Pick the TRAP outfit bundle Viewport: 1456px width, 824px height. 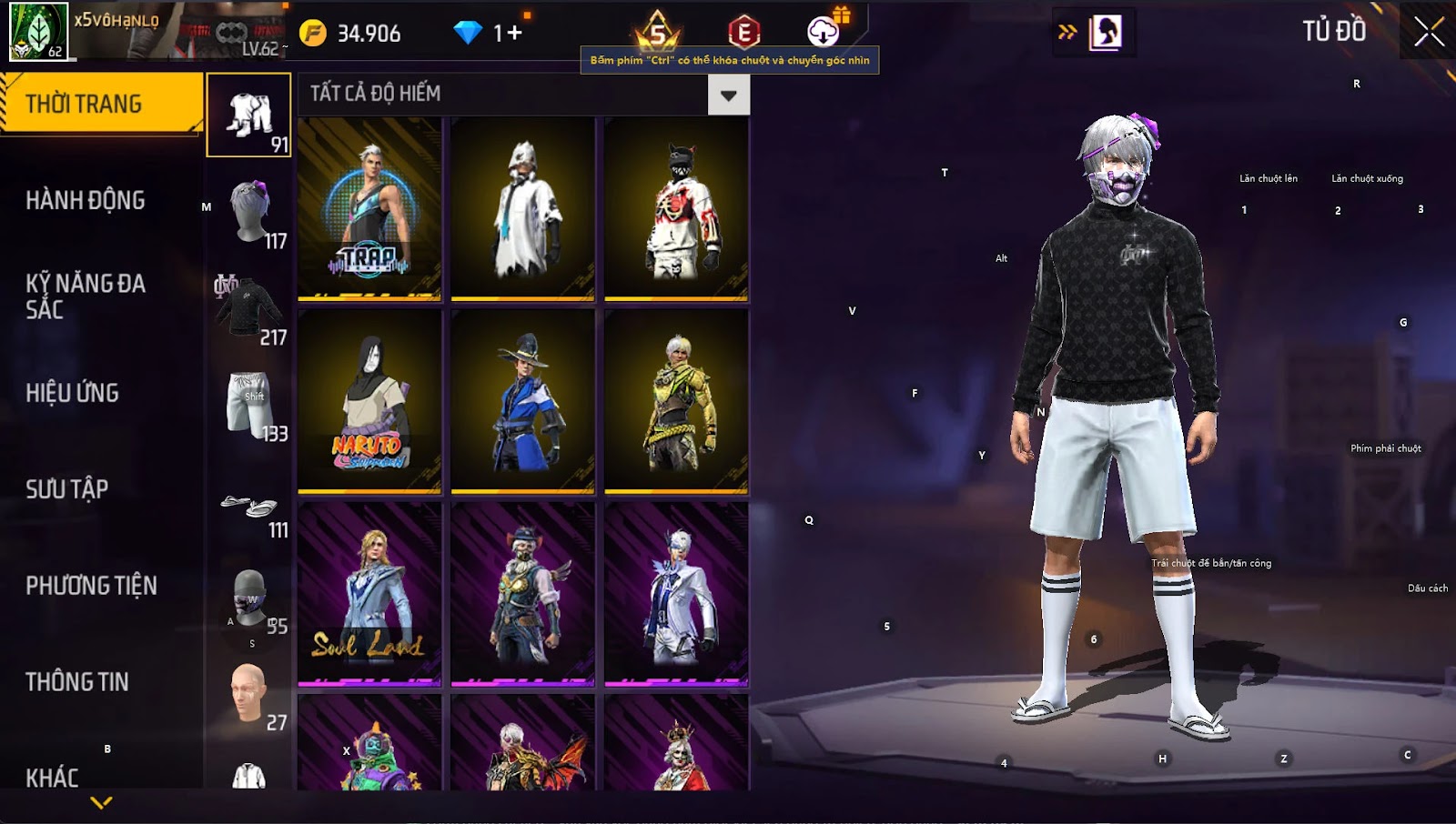(x=369, y=208)
